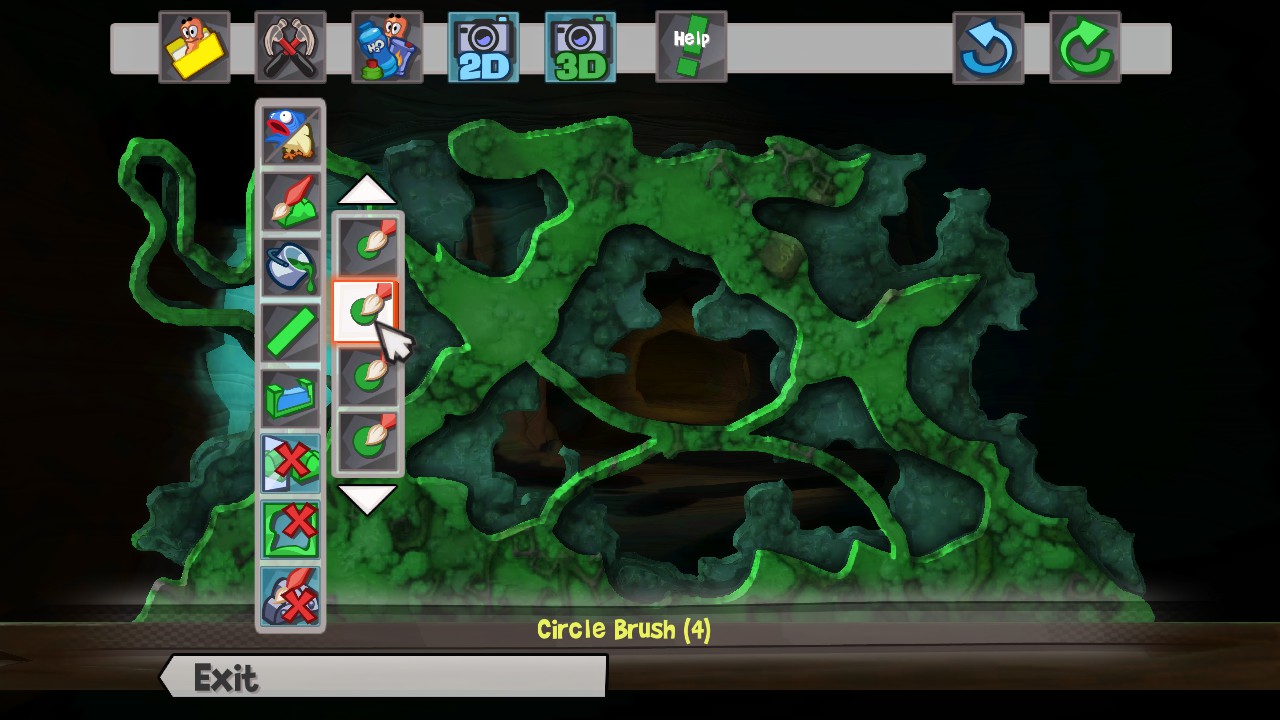1280x720 pixels.
Task: Select the crossed hammers tools menu
Action: [291, 46]
